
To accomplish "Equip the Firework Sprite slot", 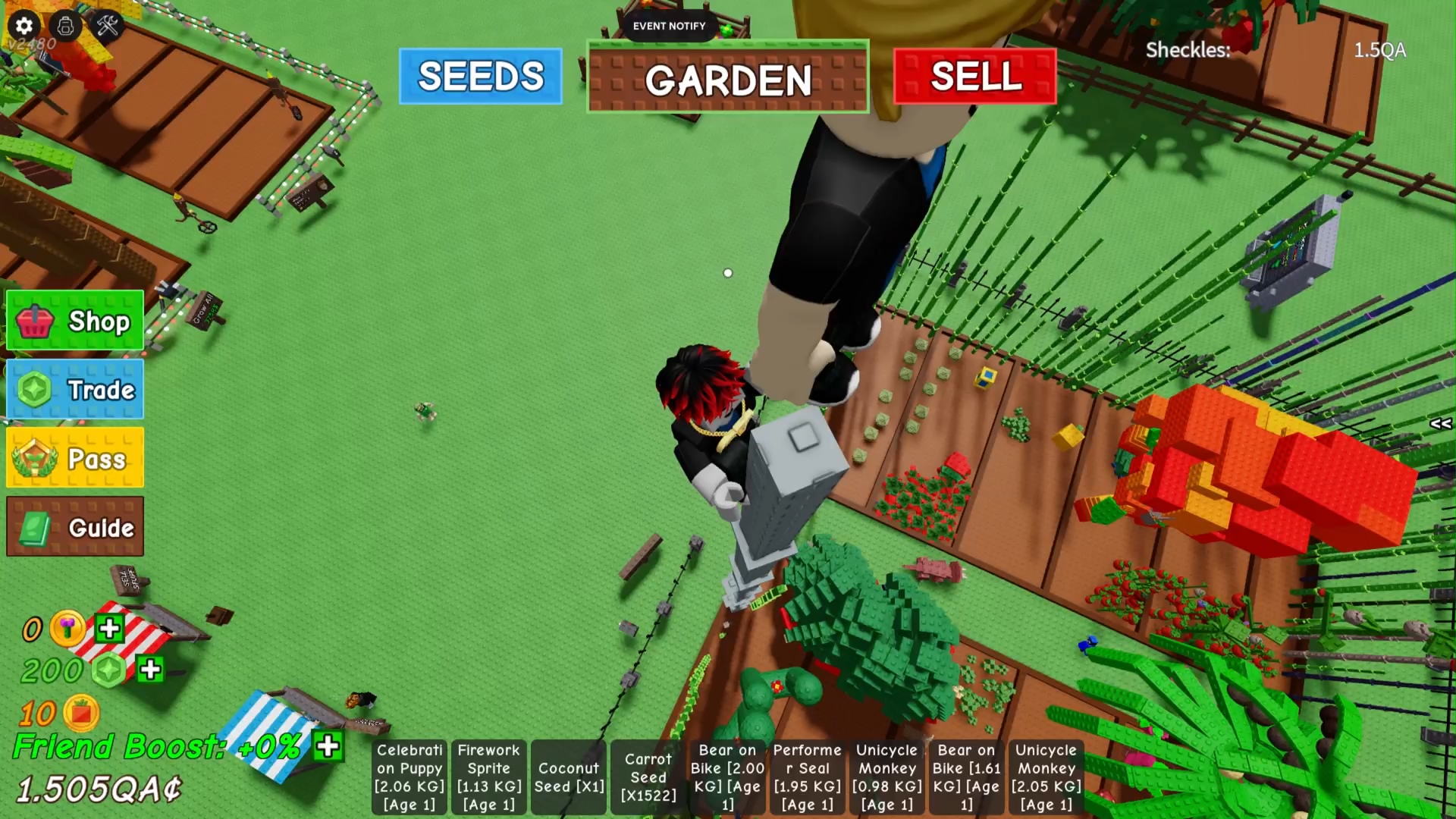I will [489, 777].
